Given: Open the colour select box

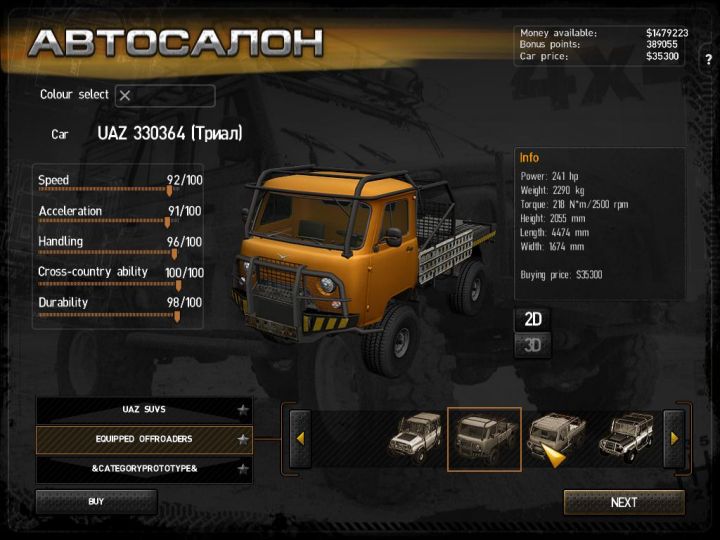Looking at the screenshot, I should point(164,96).
